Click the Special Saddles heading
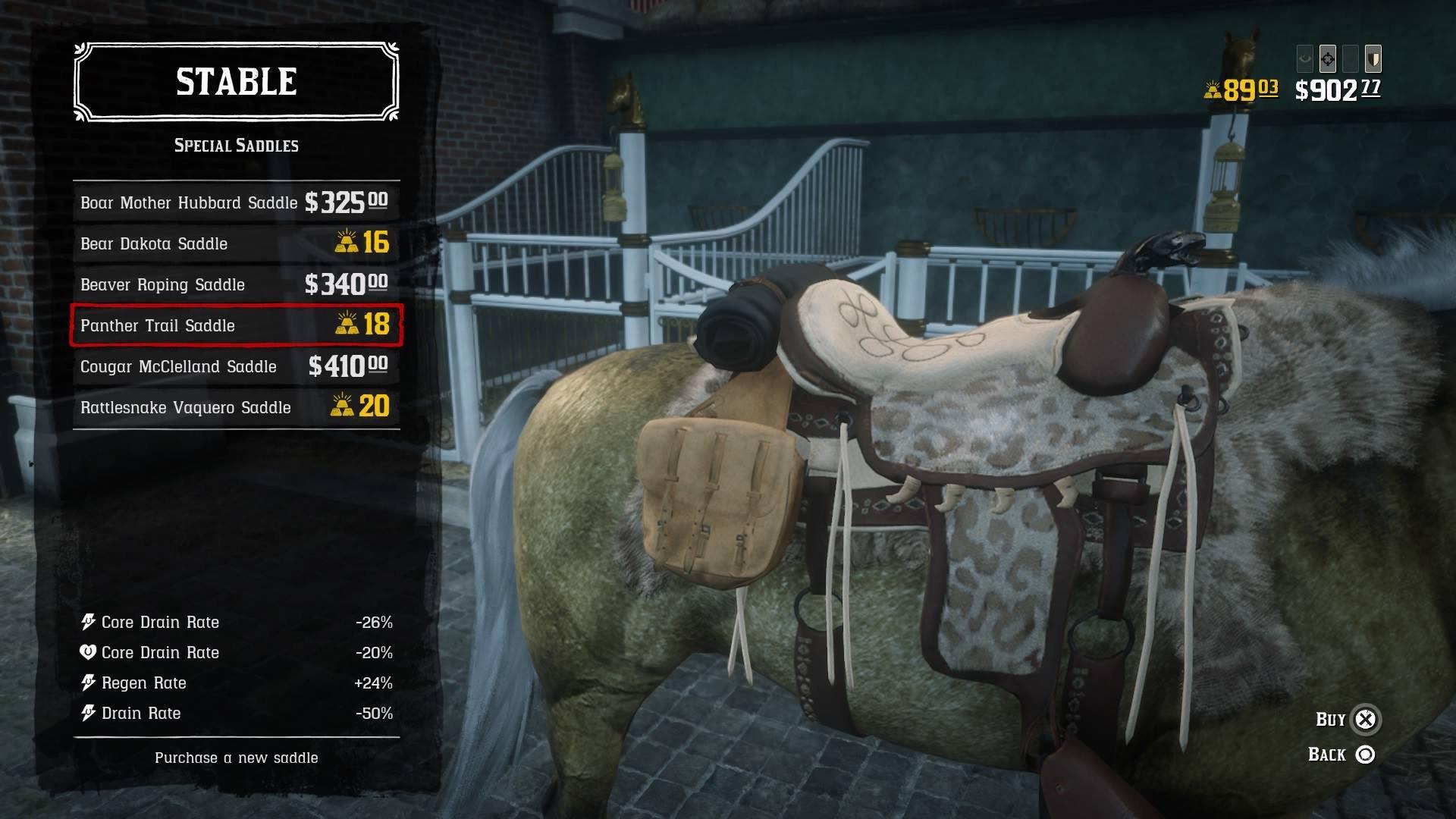 tap(236, 146)
